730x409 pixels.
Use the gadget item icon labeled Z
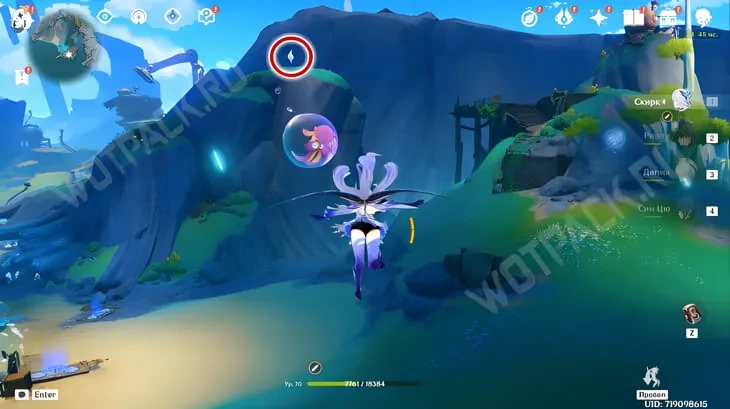point(692,315)
